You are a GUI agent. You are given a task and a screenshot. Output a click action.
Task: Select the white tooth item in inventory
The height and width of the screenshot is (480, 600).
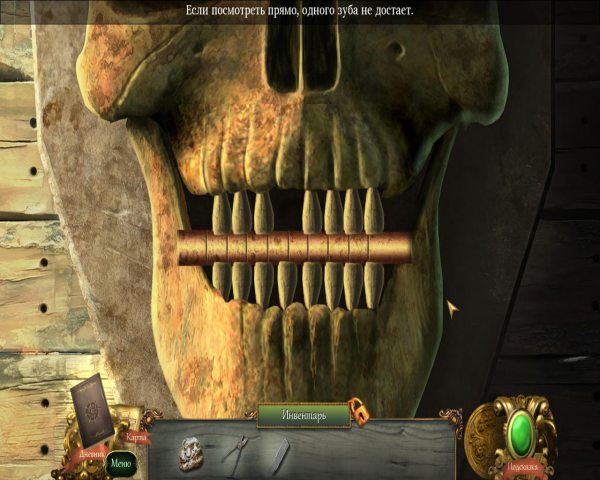pos(278,451)
